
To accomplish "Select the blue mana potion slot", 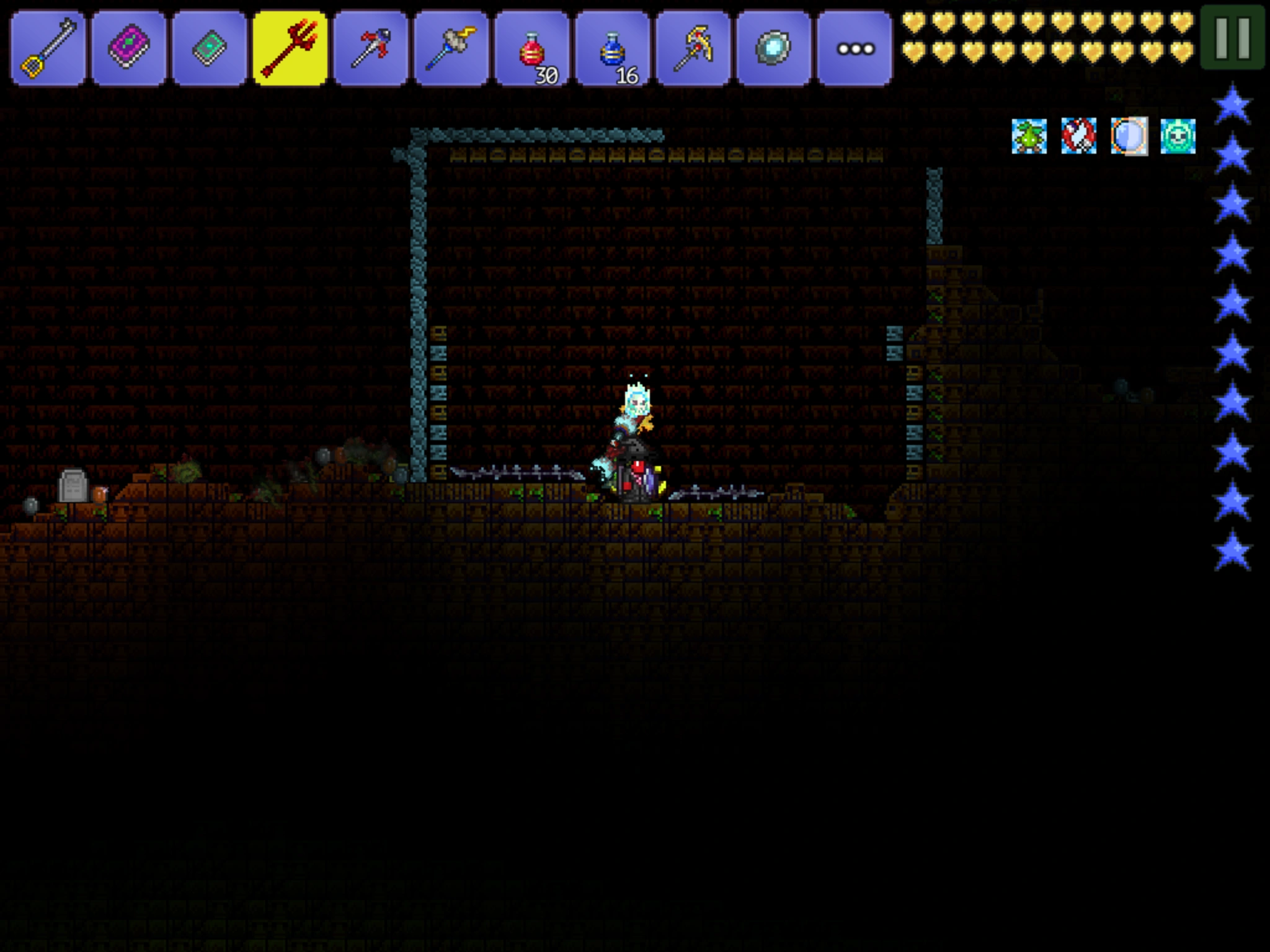I will coord(613,48).
